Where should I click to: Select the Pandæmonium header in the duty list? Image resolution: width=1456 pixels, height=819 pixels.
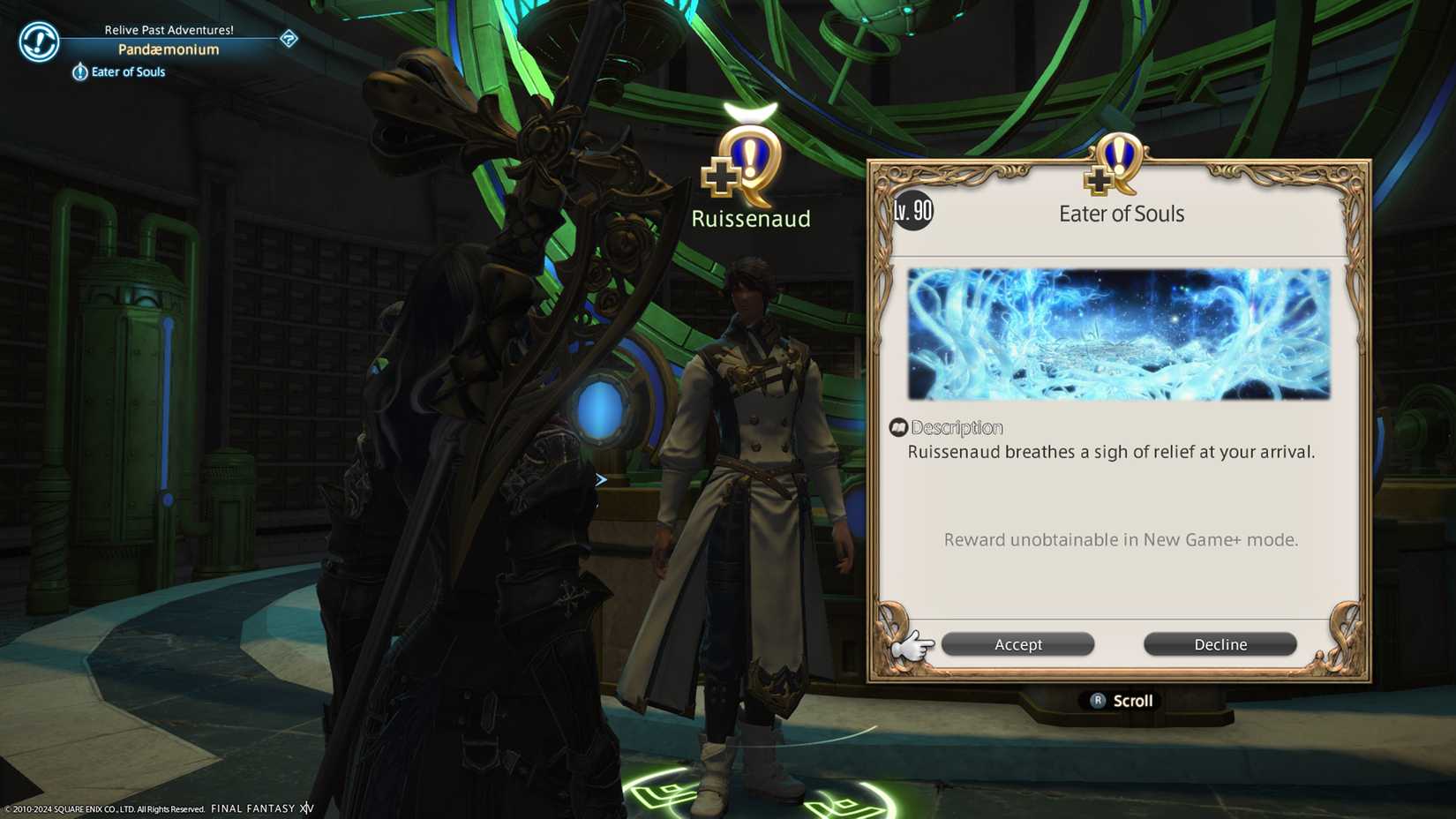(x=169, y=49)
